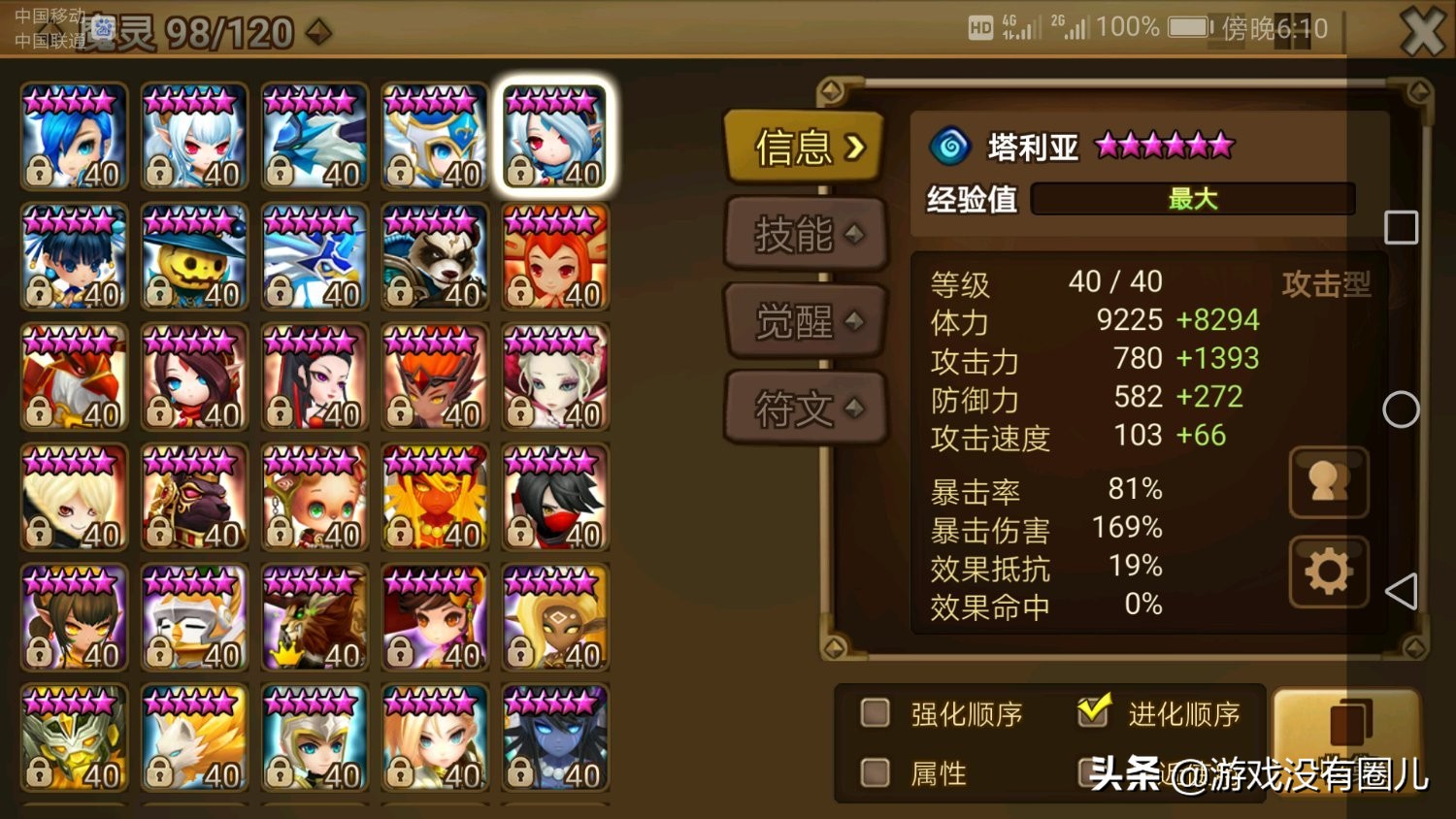Viewport: 1456px width, 819px height.
Task: Uncheck the 进化顺序 checkbox
Action: click(1095, 711)
